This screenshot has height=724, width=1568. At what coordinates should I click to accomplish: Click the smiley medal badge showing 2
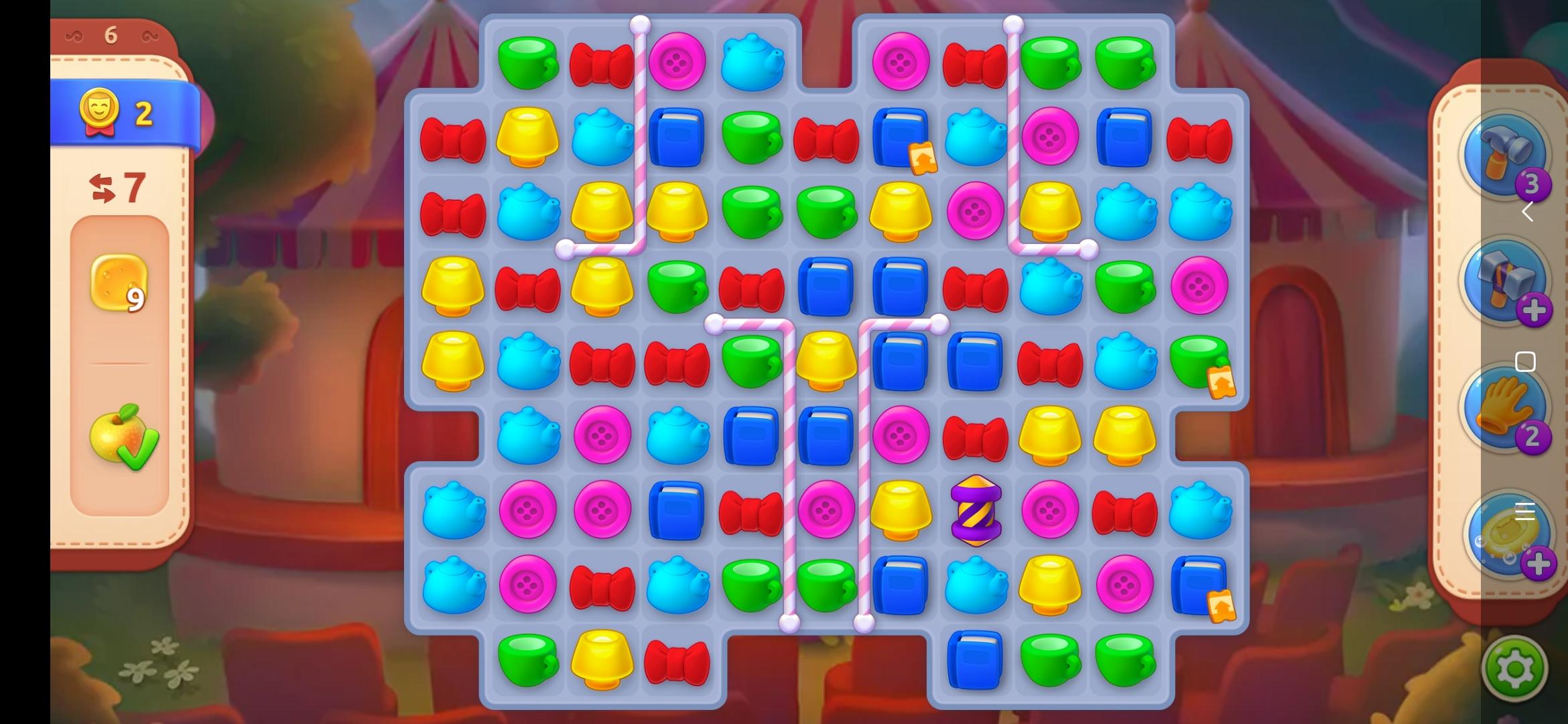point(99,114)
